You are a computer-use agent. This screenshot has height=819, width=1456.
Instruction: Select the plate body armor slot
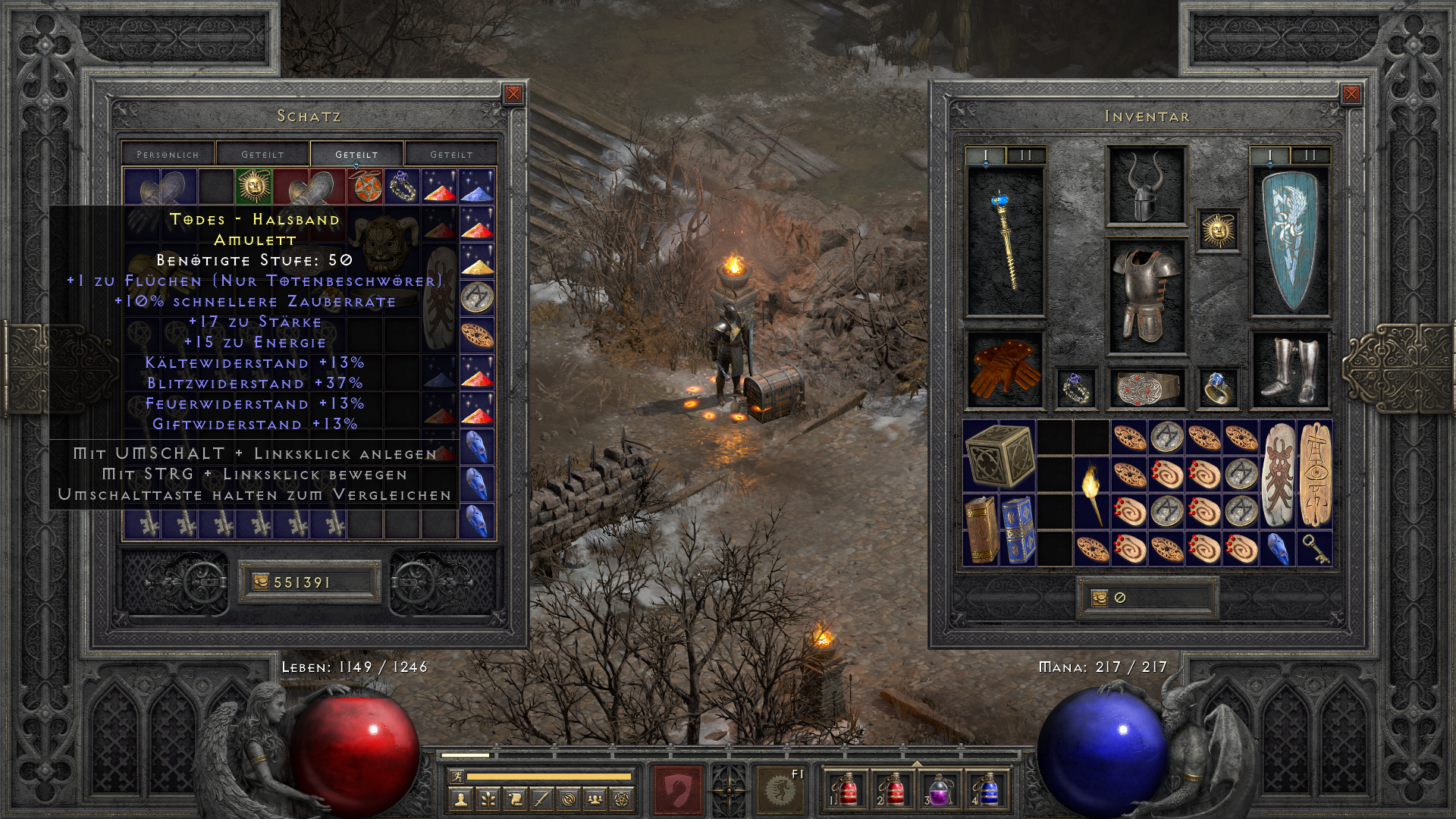tap(1145, 296)
